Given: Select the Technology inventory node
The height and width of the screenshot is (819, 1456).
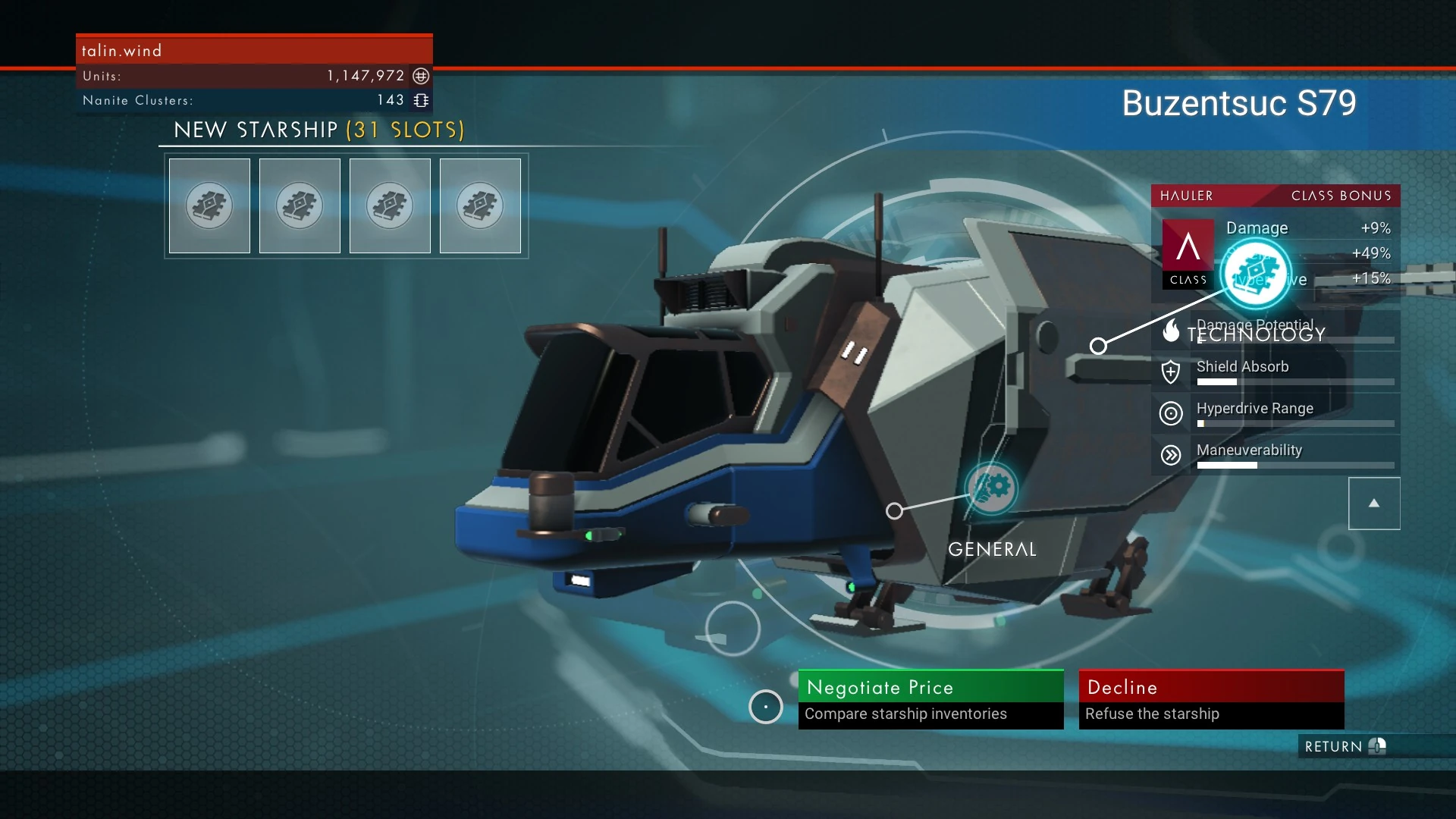Looking at the screenshot, I should (1256, 275).
